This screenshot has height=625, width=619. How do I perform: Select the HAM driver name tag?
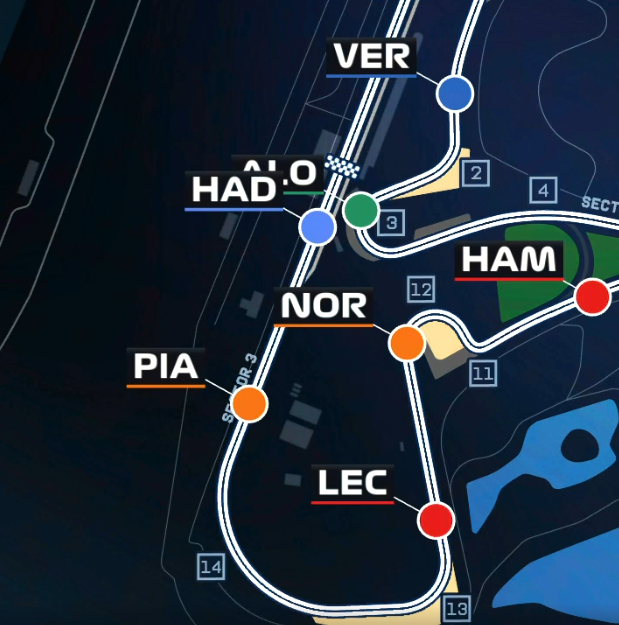pyautogui.click(x=508, y=260)
